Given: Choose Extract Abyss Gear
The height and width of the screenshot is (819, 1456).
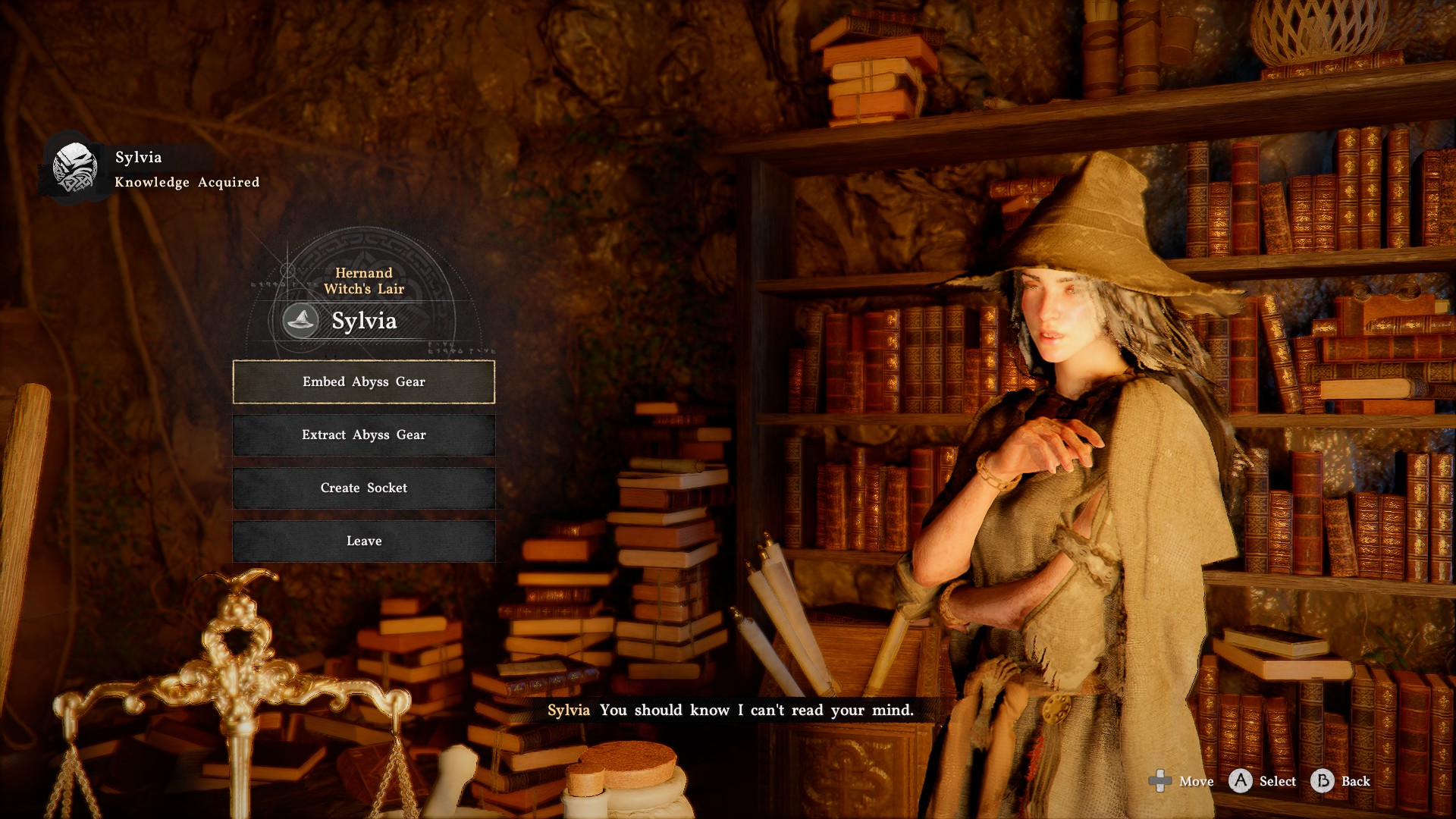Looking at the screenshot, I should click(x=364, y=435).
